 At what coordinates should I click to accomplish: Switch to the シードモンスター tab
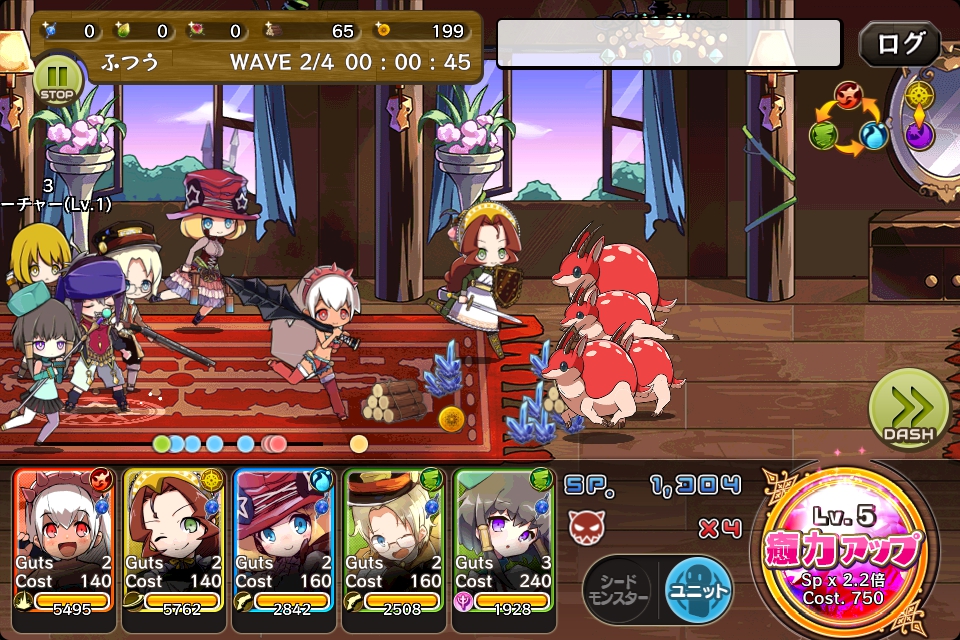click(617, 586)
